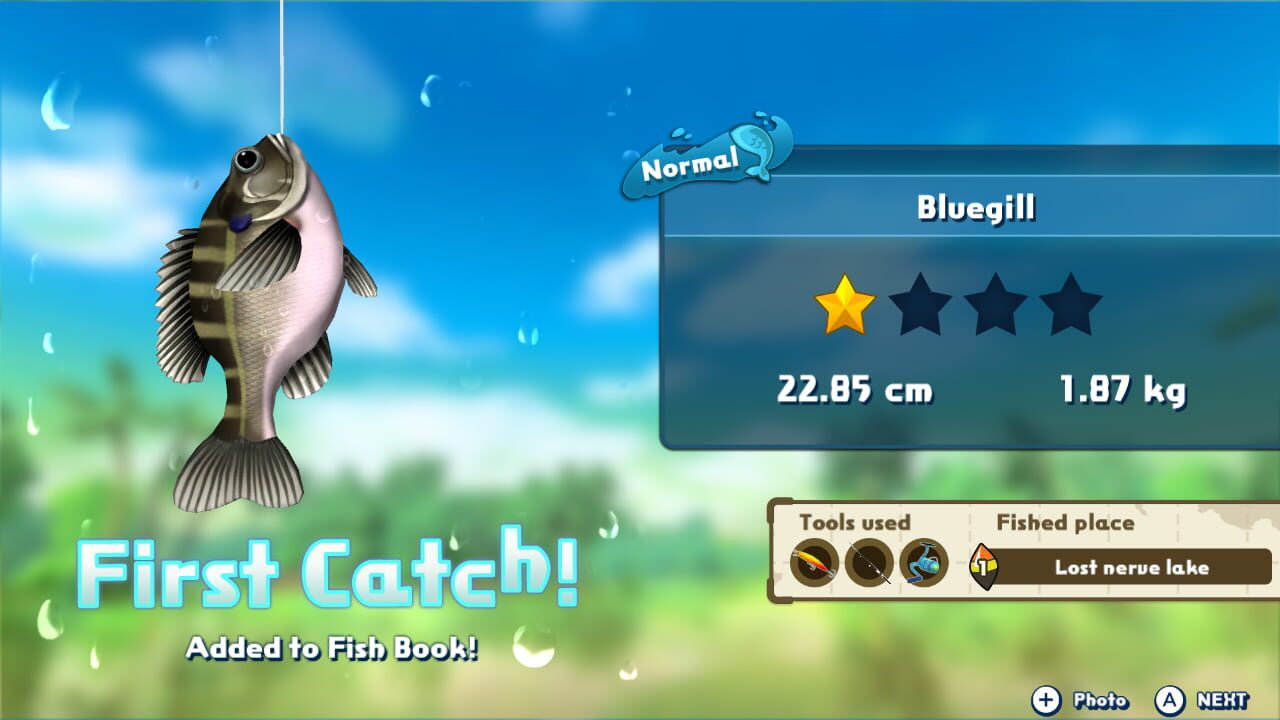
Task: Take a Photo of the catch
Action: pyautogui.click(x=1097, y=699)
